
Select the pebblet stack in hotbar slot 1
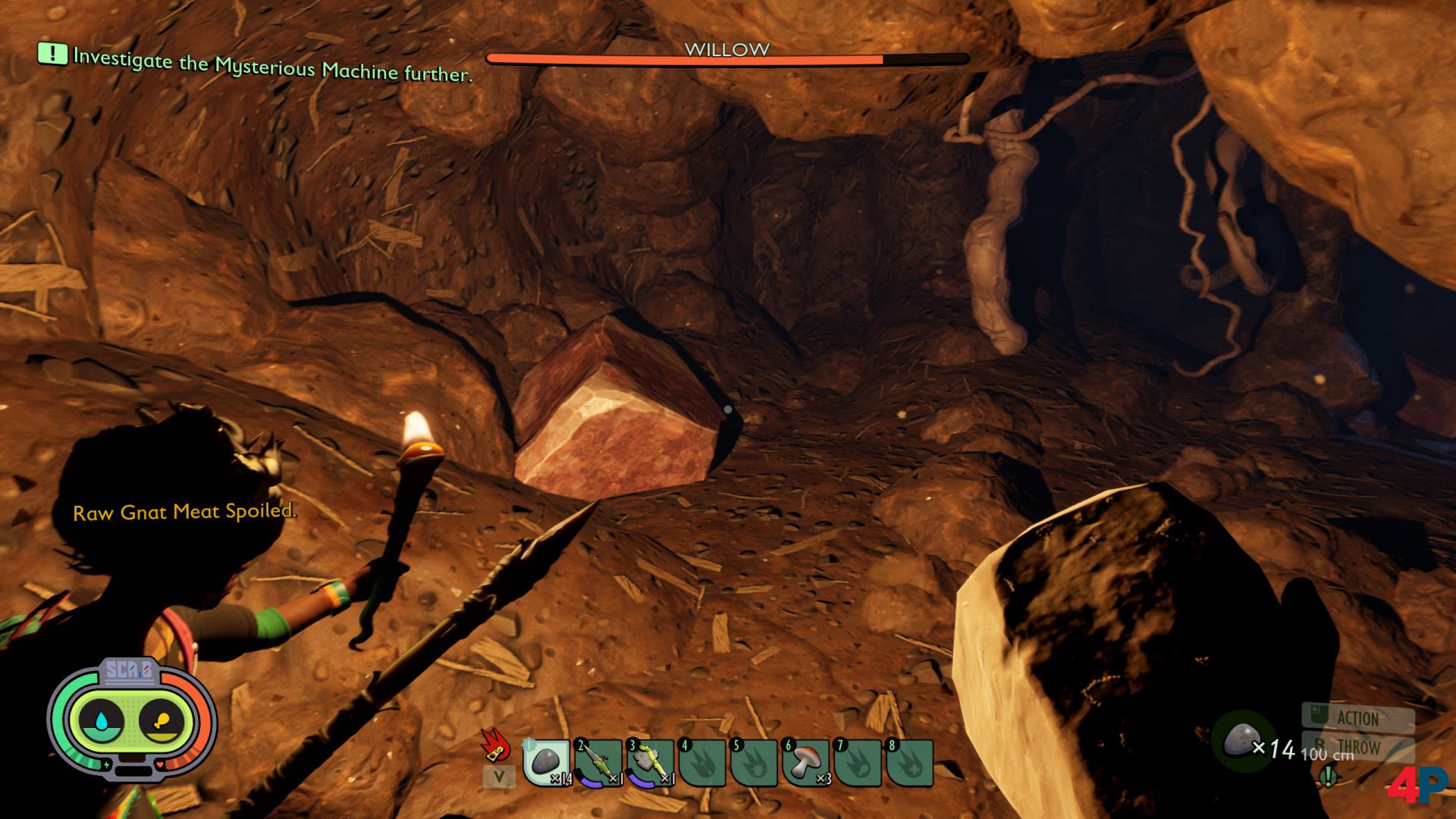point(546,762)
